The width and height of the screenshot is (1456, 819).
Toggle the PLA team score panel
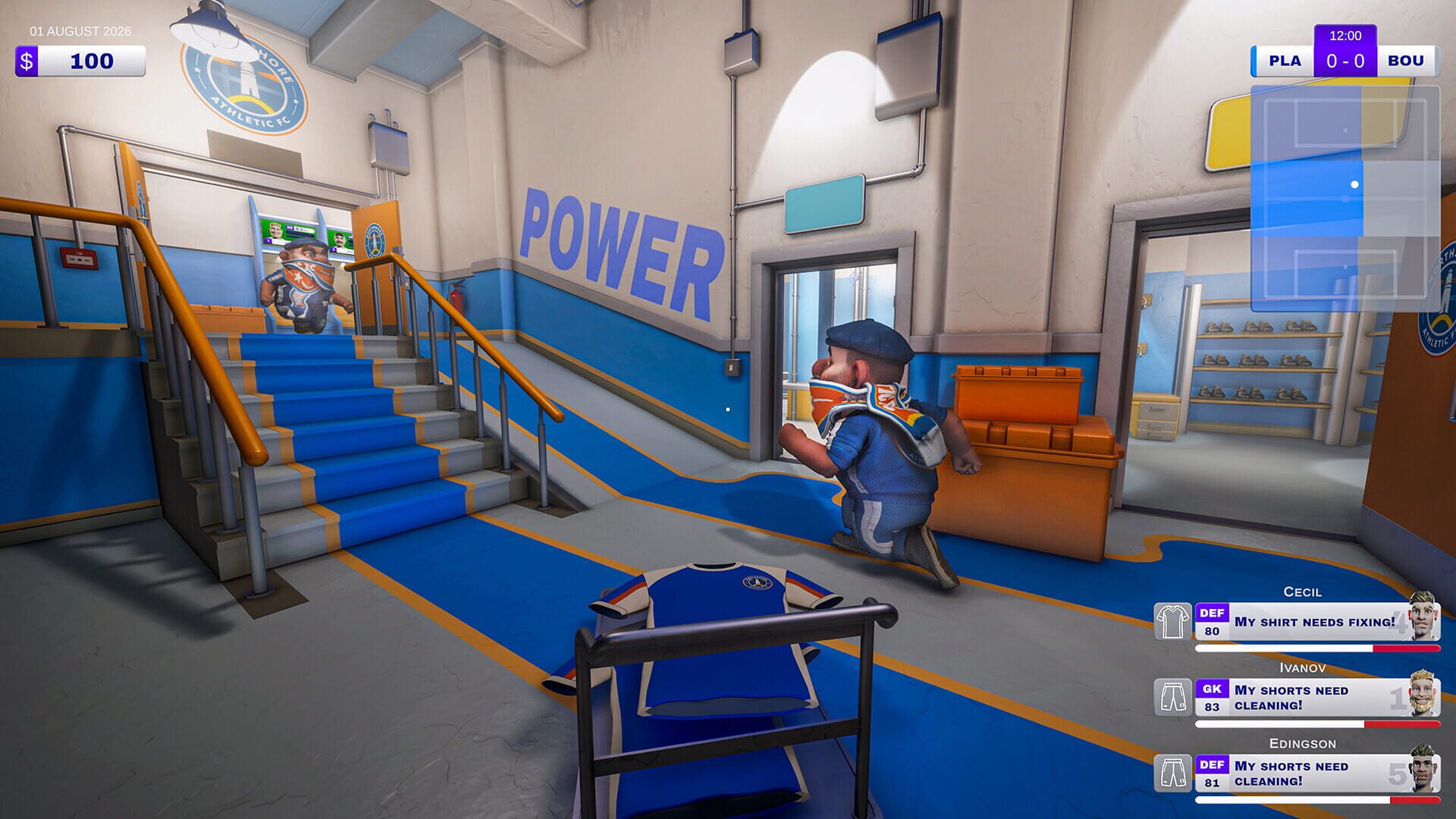1284,61
